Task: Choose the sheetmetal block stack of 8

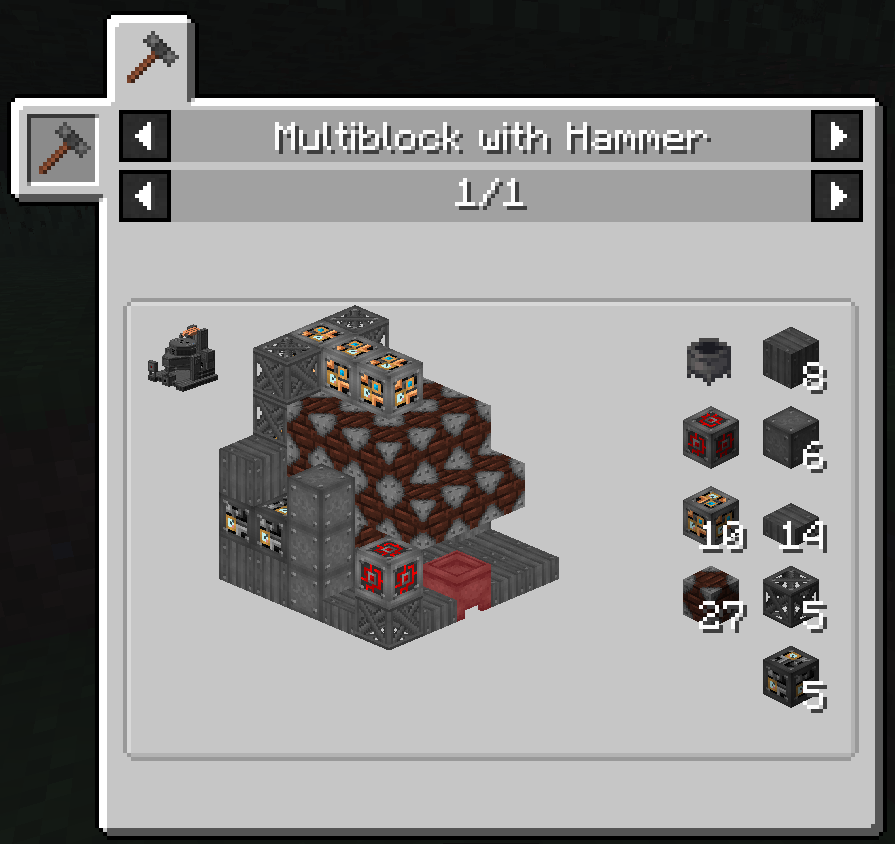Action: pos(791,358)
